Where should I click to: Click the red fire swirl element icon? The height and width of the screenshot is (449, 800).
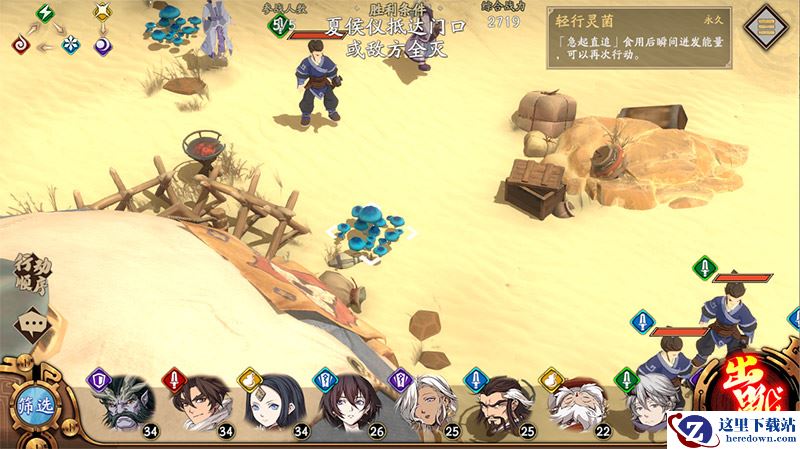click(x=20, y=44)
